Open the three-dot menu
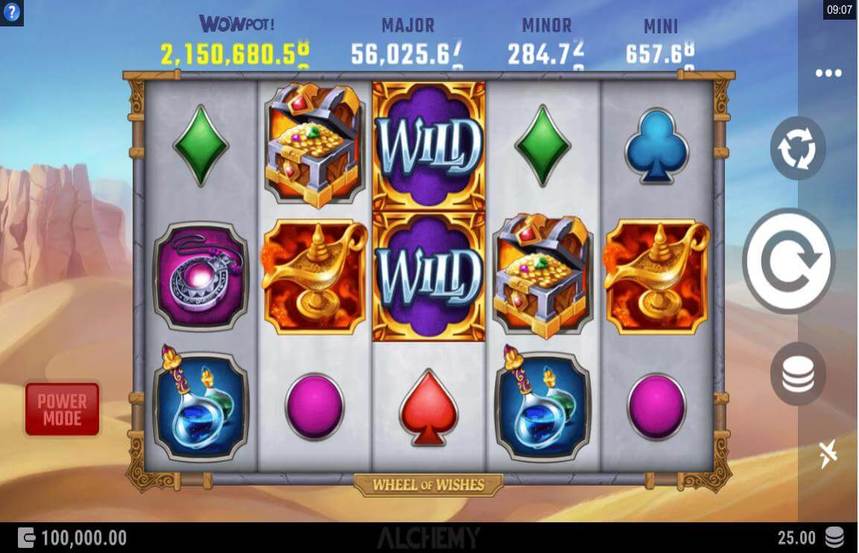The image size is (859, 553). tap(828, 73)
